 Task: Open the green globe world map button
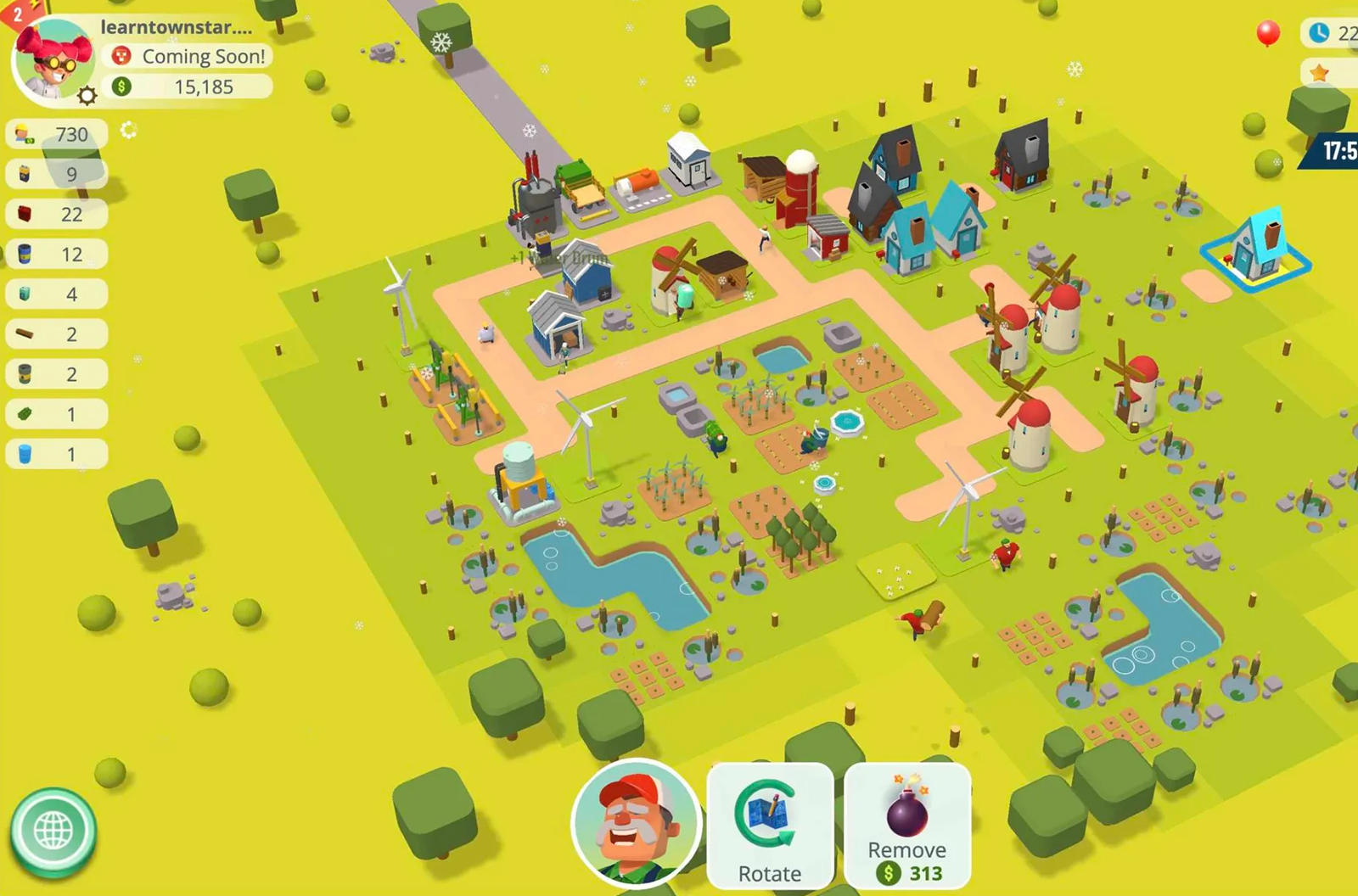(53, 832)
